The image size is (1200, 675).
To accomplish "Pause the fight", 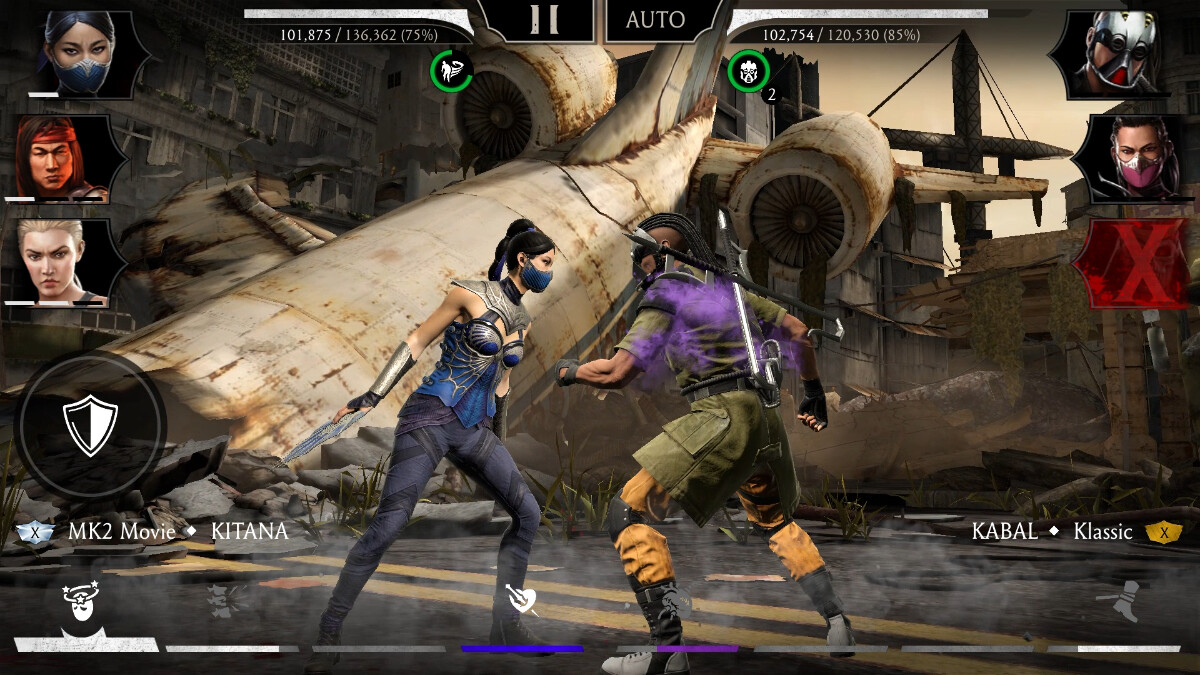I will click(544, 19).
